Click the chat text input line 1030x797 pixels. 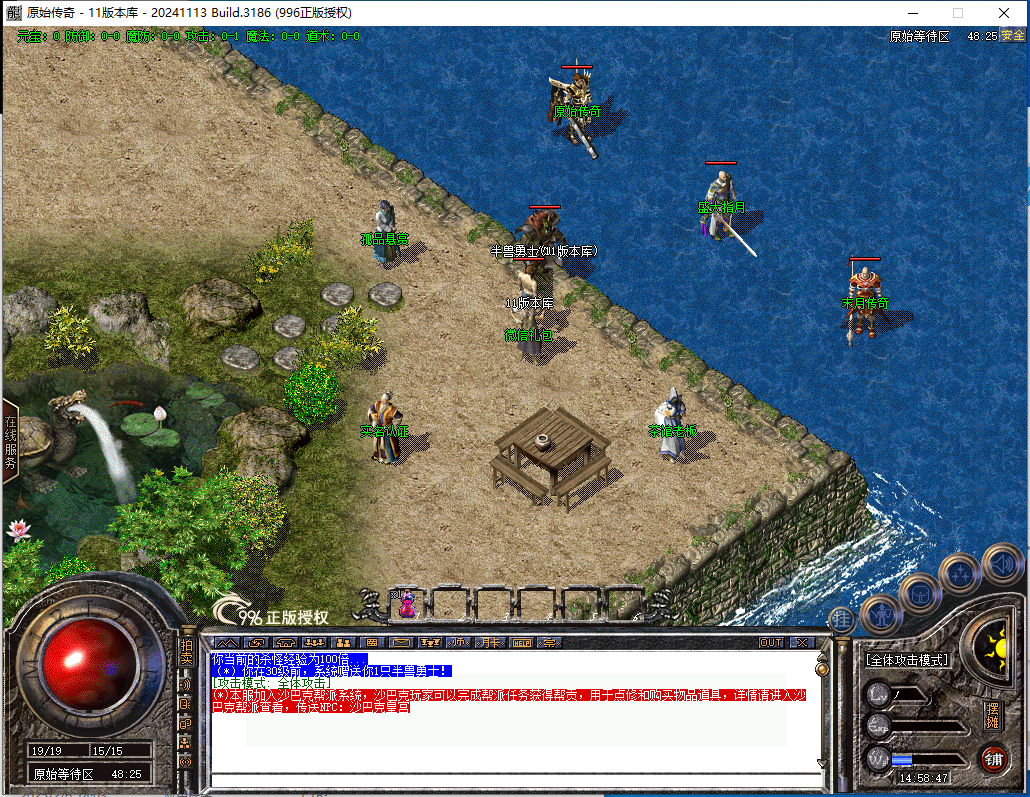pos(510,780)
